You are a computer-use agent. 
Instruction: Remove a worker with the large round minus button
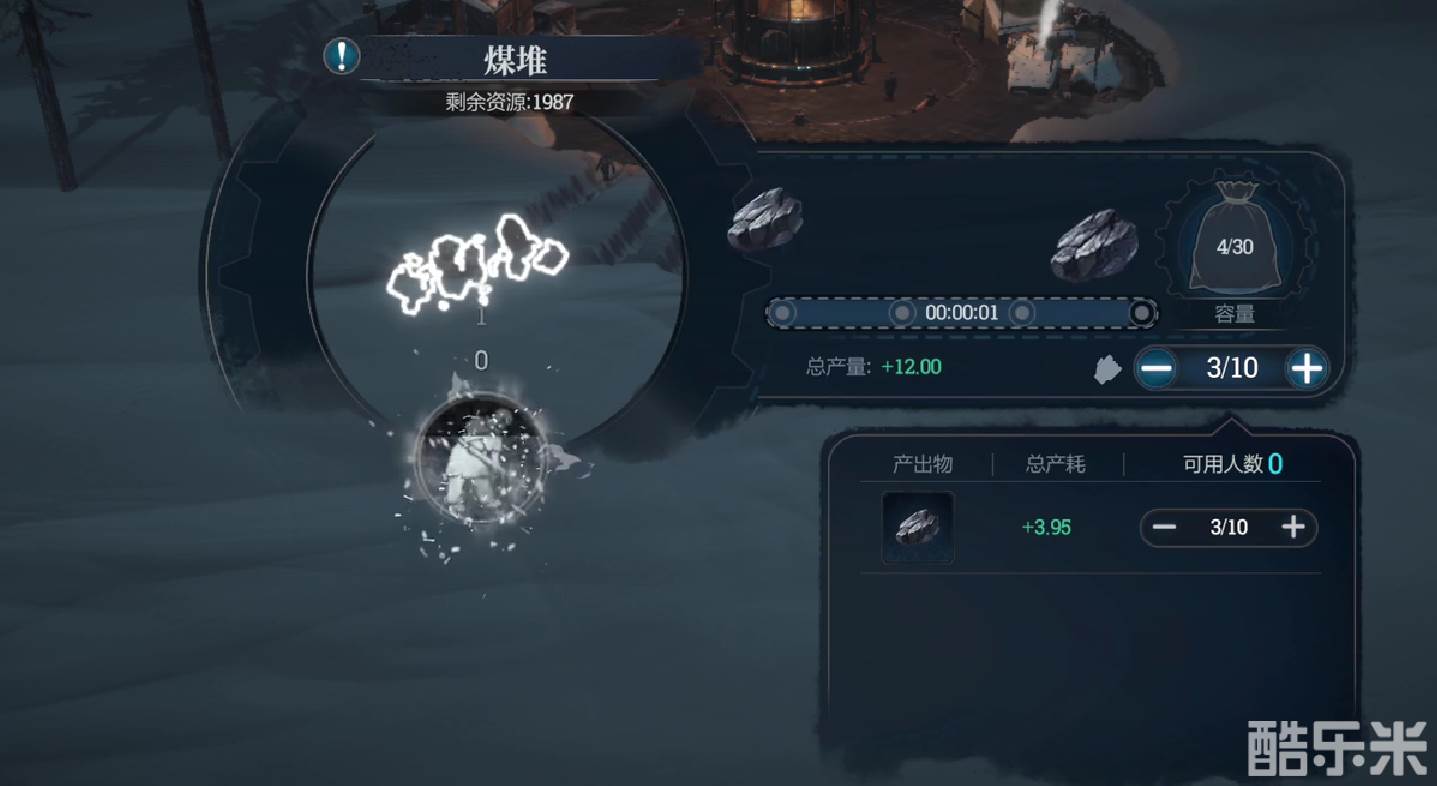(x=1157, y=369)
